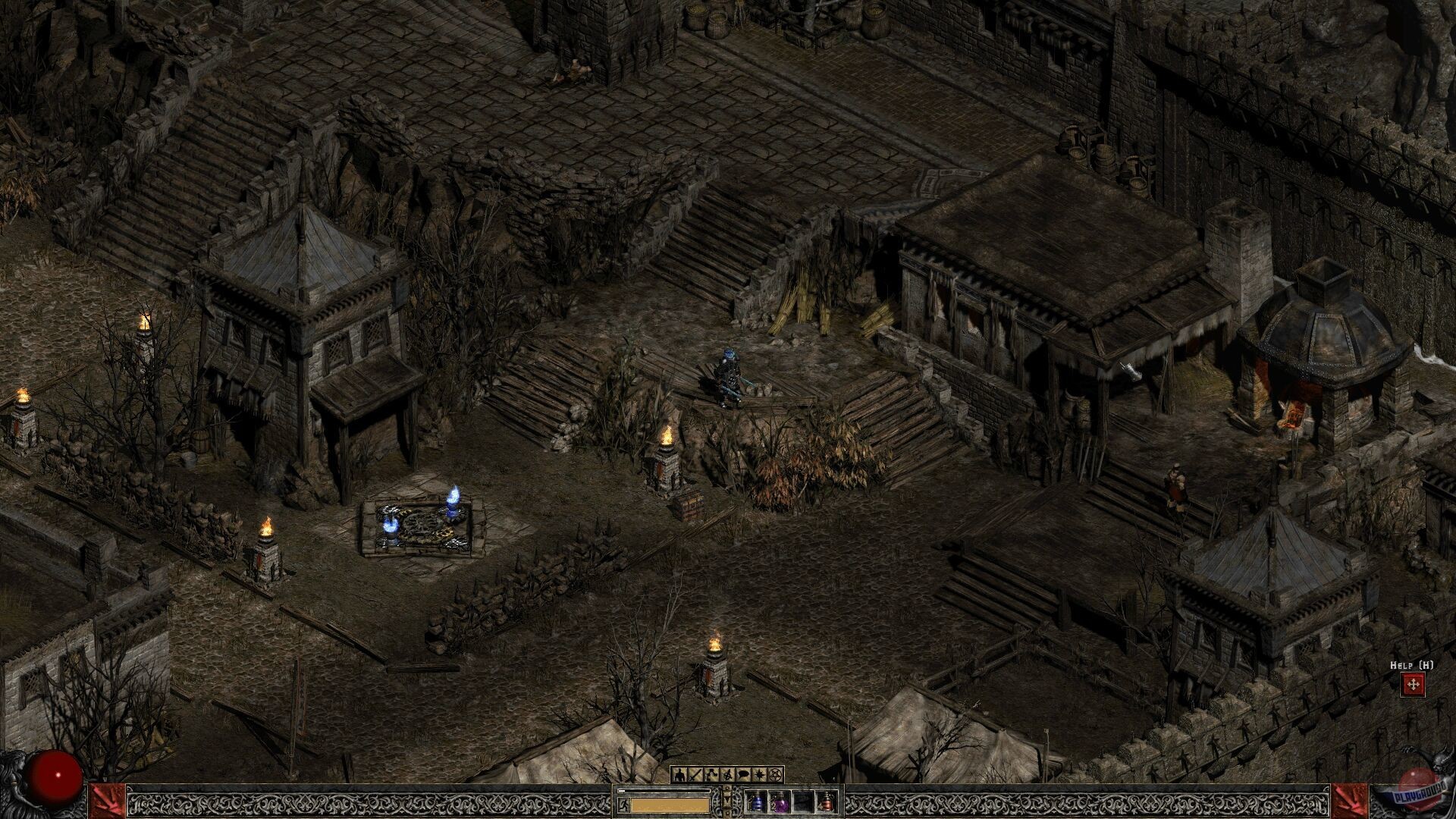Viewport: 1456px width, 819px height.
Task: Collapse the mini panel with the center arrow
Action: point(726,802)
